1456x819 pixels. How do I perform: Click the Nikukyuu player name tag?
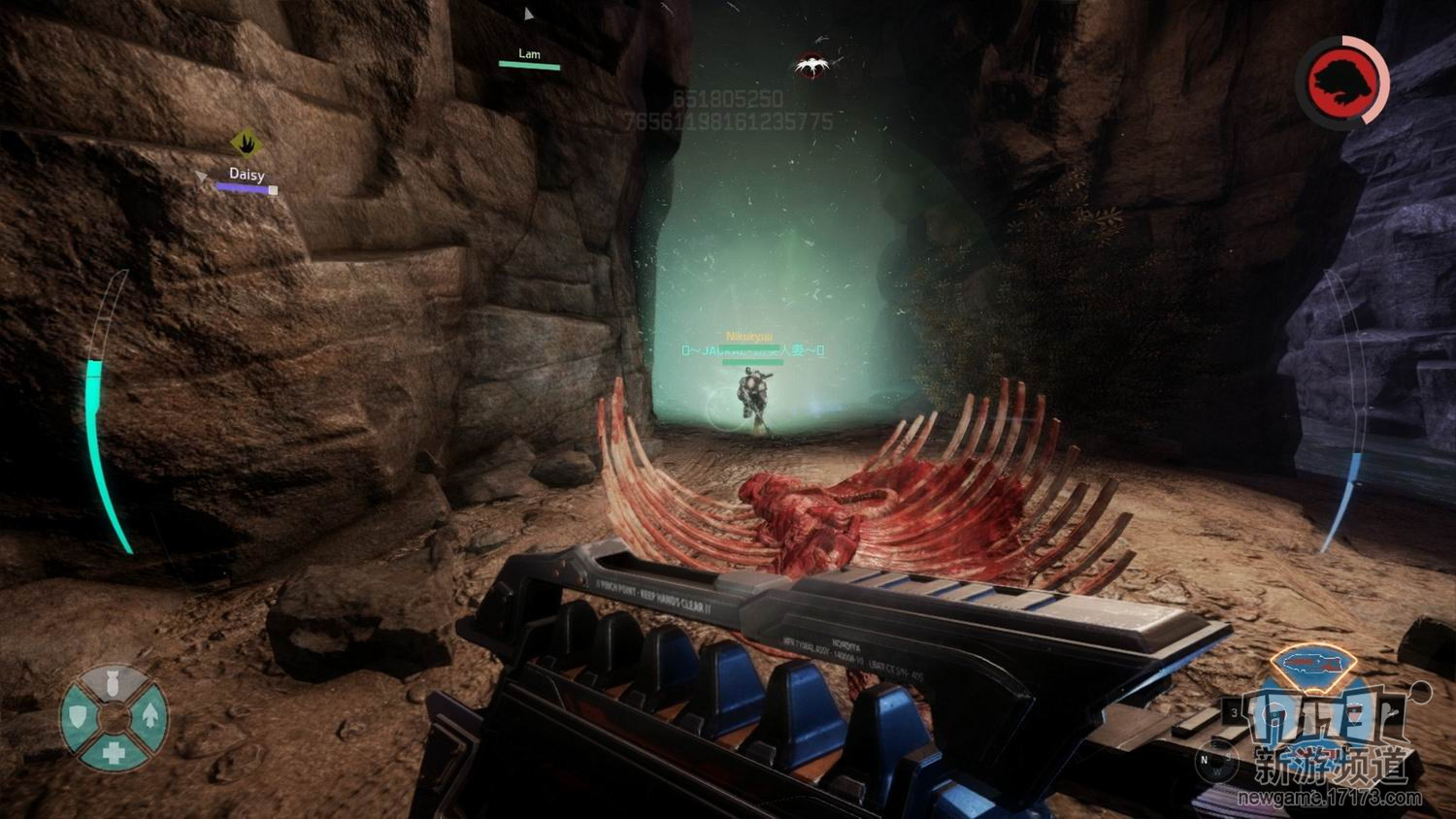coord(749,337)
